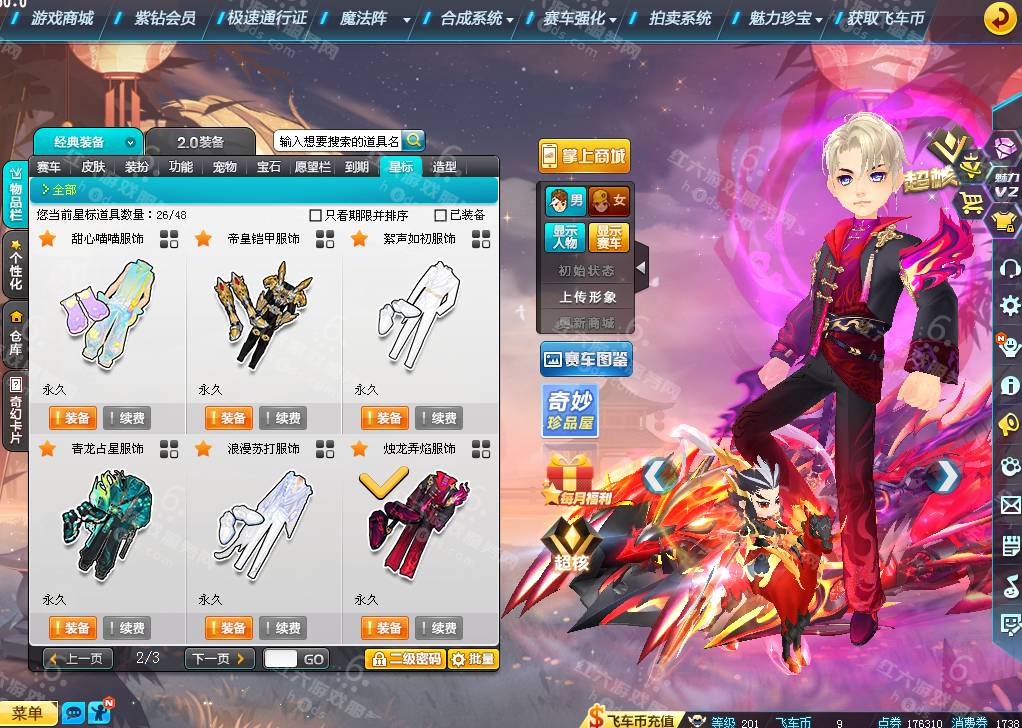Viewport: 1022px width, 728px height.
Task: Click the yellow back arrow button
Action: coord(998,18)
